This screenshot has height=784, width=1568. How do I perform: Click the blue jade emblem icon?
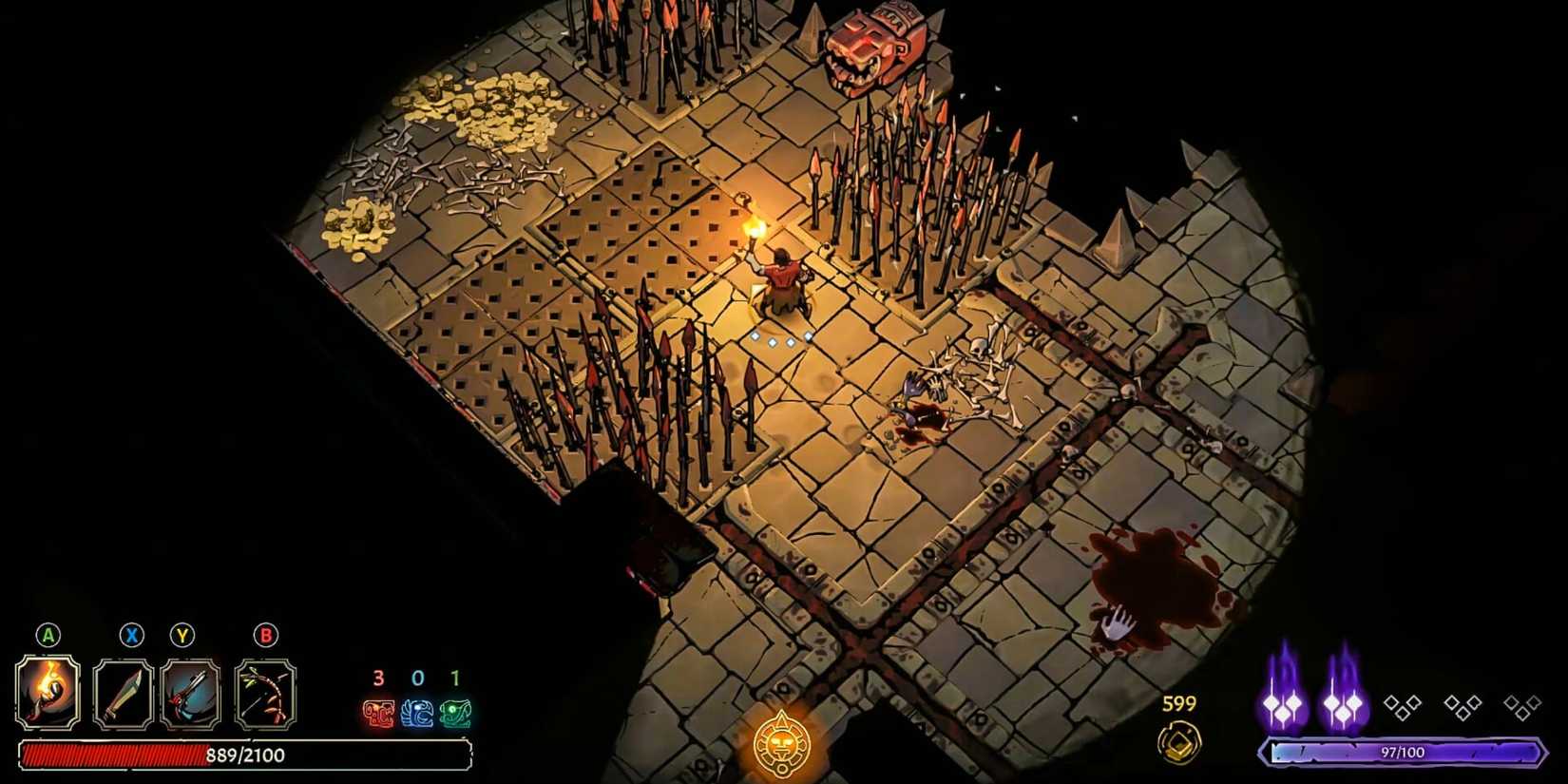tap(417, 716)
